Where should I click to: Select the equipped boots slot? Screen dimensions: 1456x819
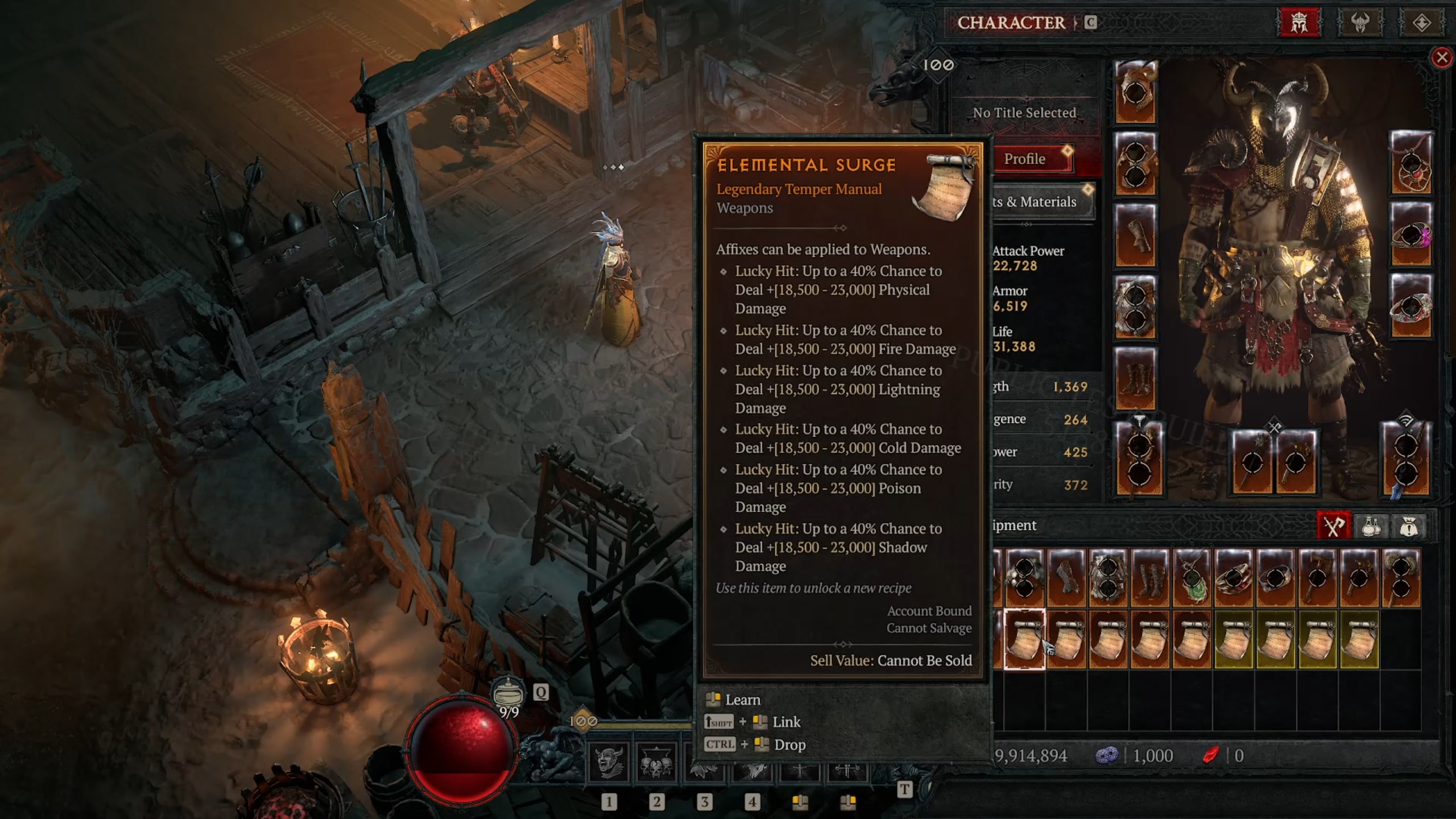pyautogui.click(x=1135, y=379)
